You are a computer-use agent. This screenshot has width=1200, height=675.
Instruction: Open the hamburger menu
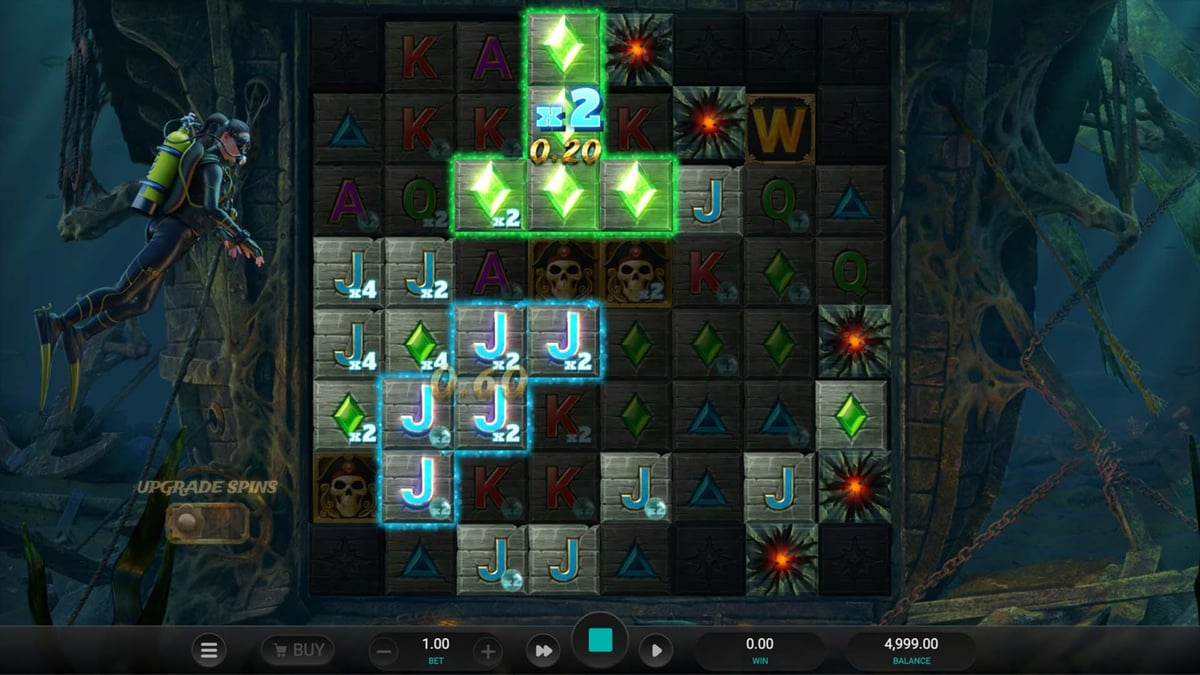(209, 651)
